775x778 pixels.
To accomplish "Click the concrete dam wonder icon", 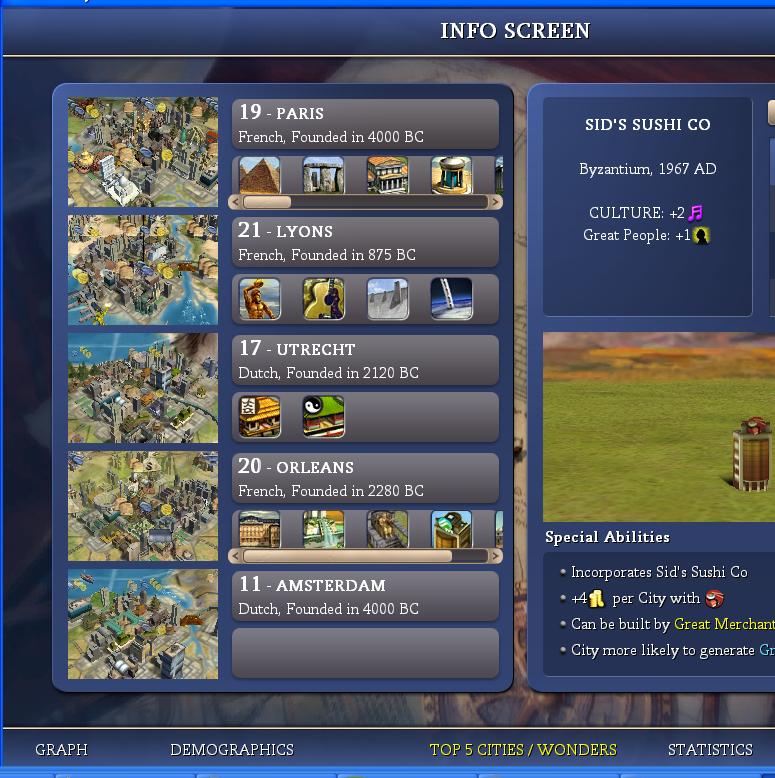I will click(x=388, y=298).
